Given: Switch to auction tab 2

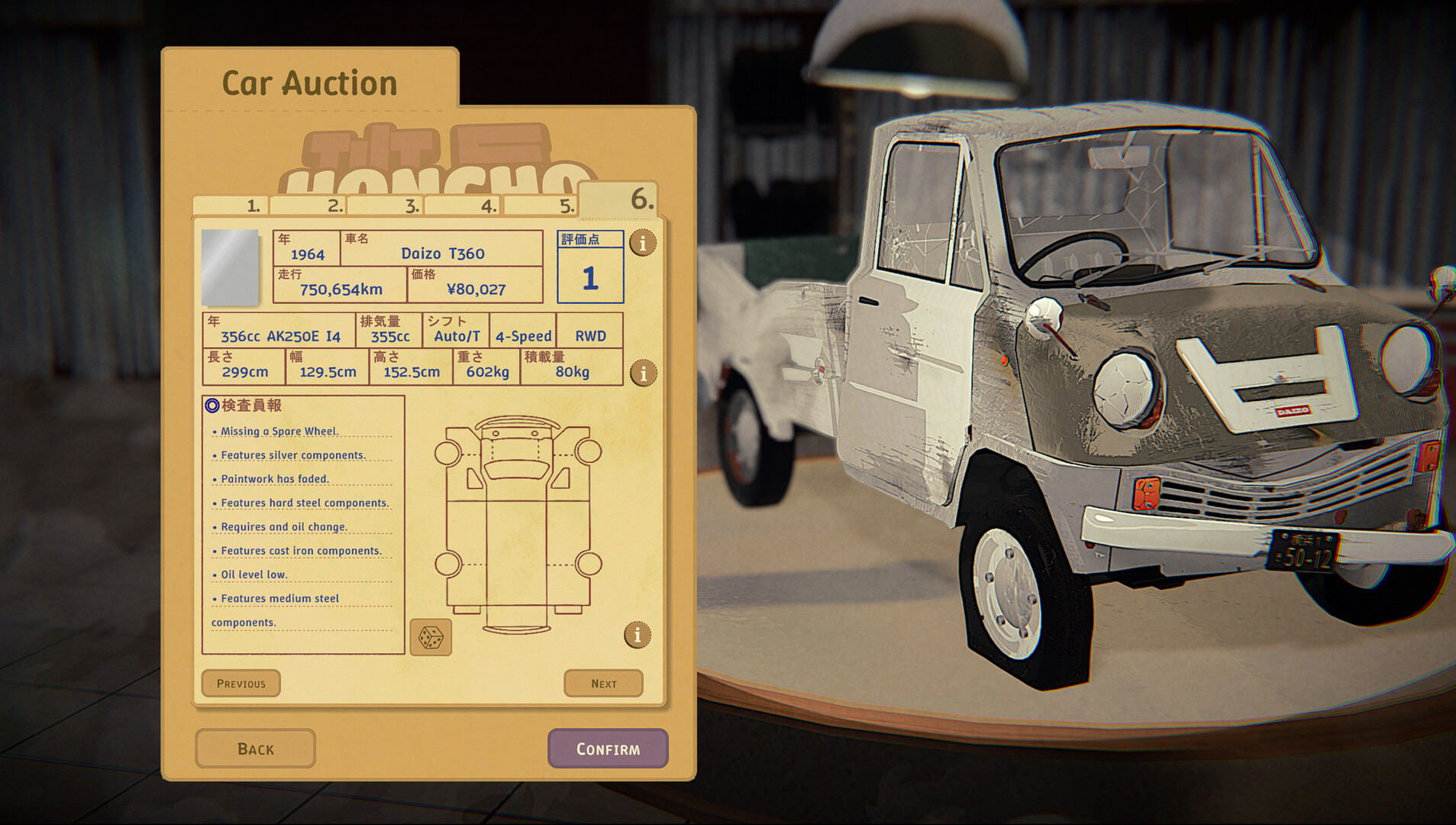Looking at the screenshot, I should pos(308,205).
